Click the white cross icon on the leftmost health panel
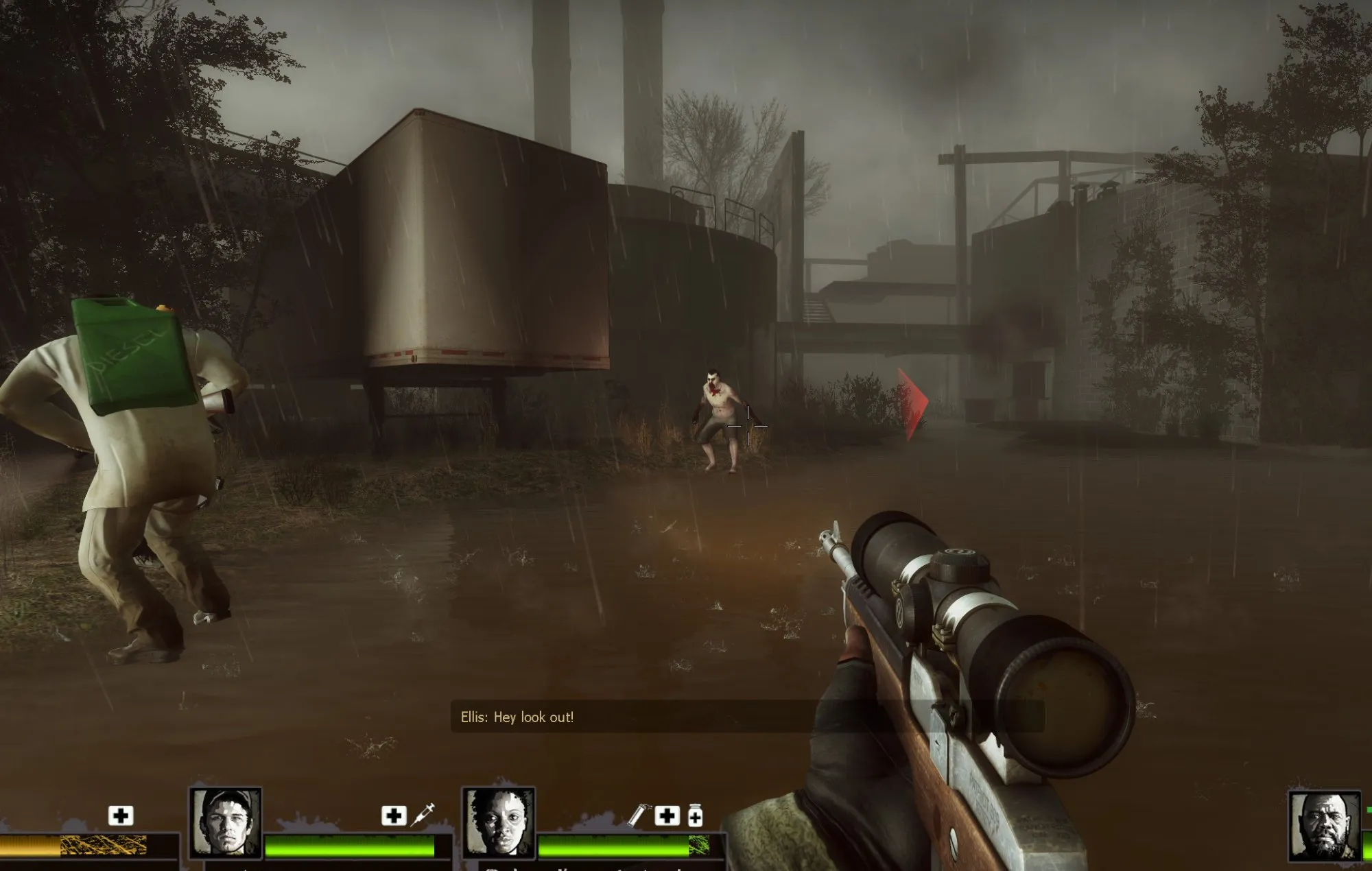 121,816
